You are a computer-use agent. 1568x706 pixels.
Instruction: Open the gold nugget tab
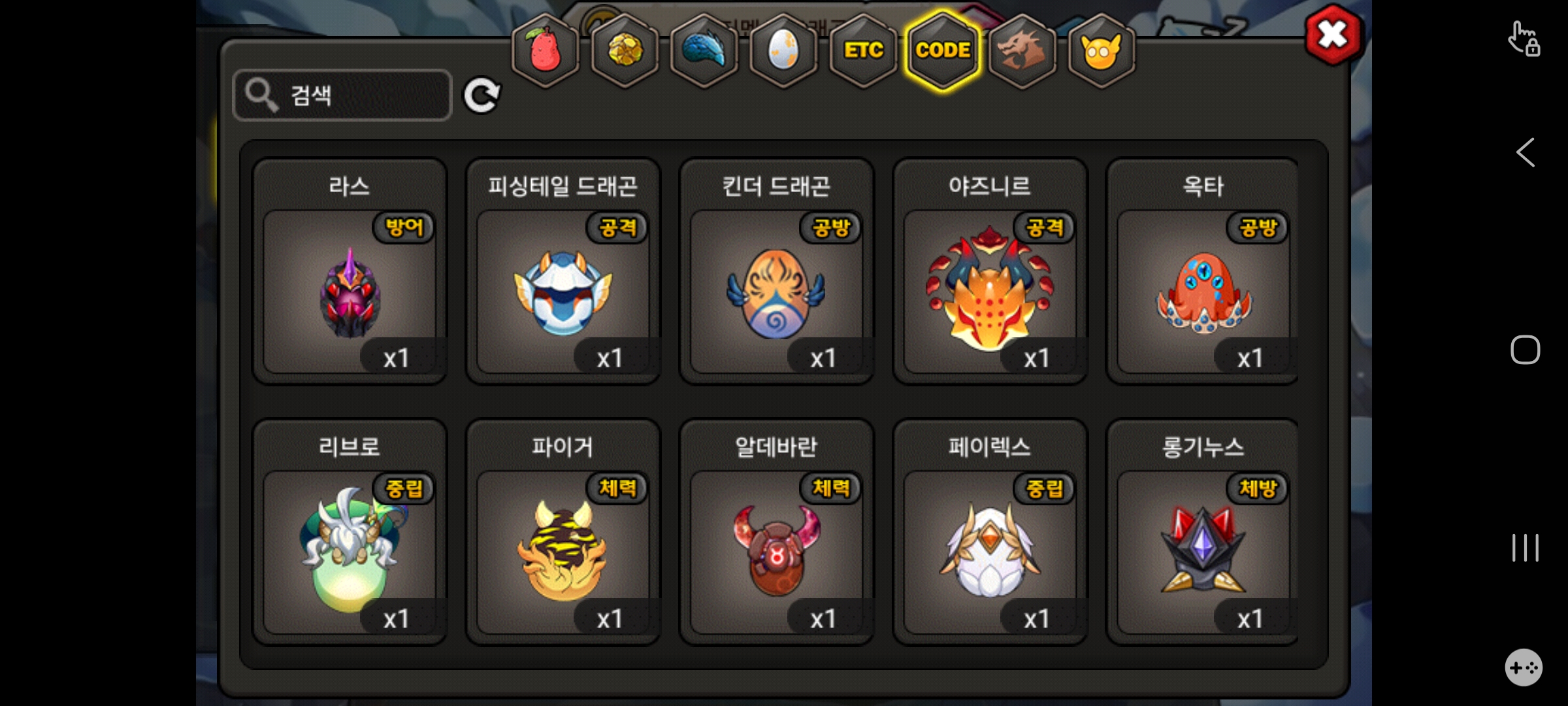point(625,50)
